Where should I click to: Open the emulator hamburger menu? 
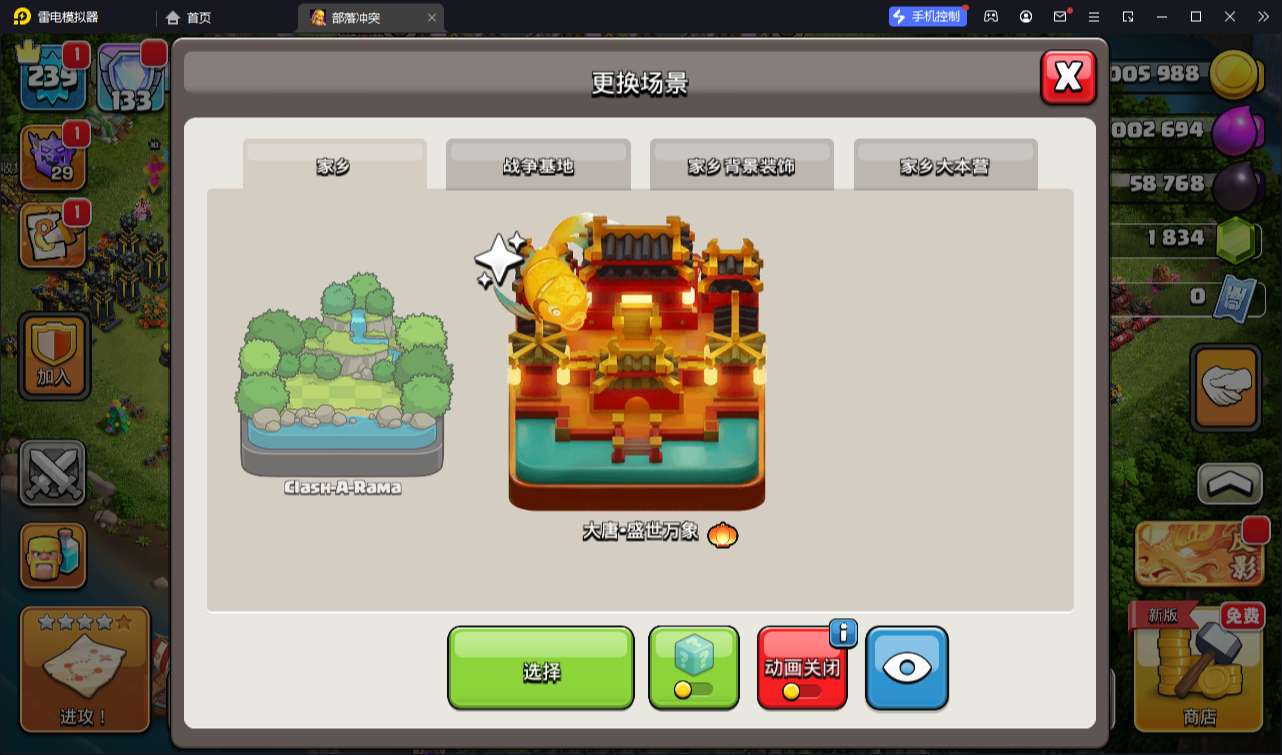(x=1094, y=16)
